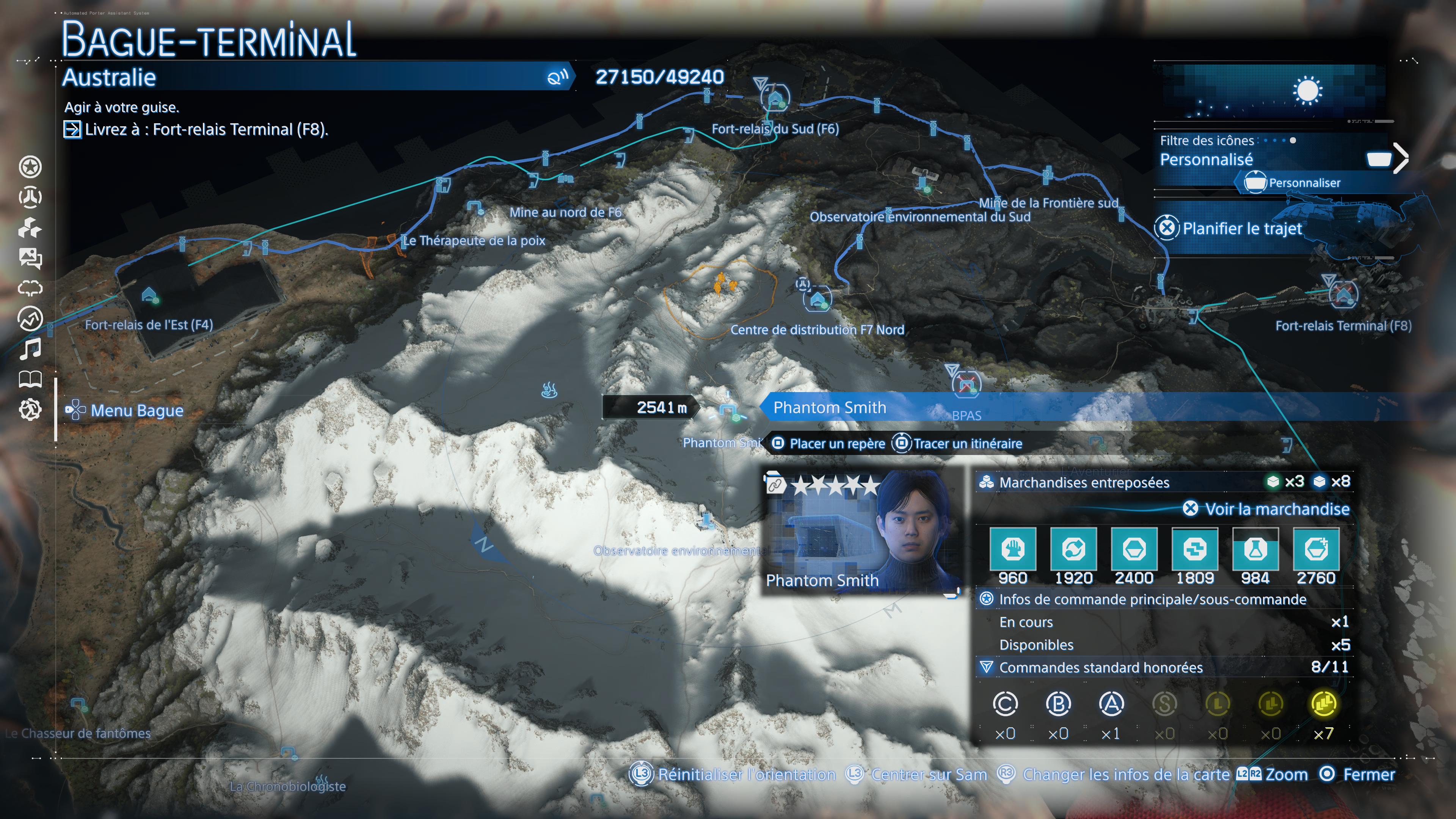Select the music player icon on the left sidebar
Image resolution: width=1456 pixels, height=819 pixels.
tap(31, 350)
